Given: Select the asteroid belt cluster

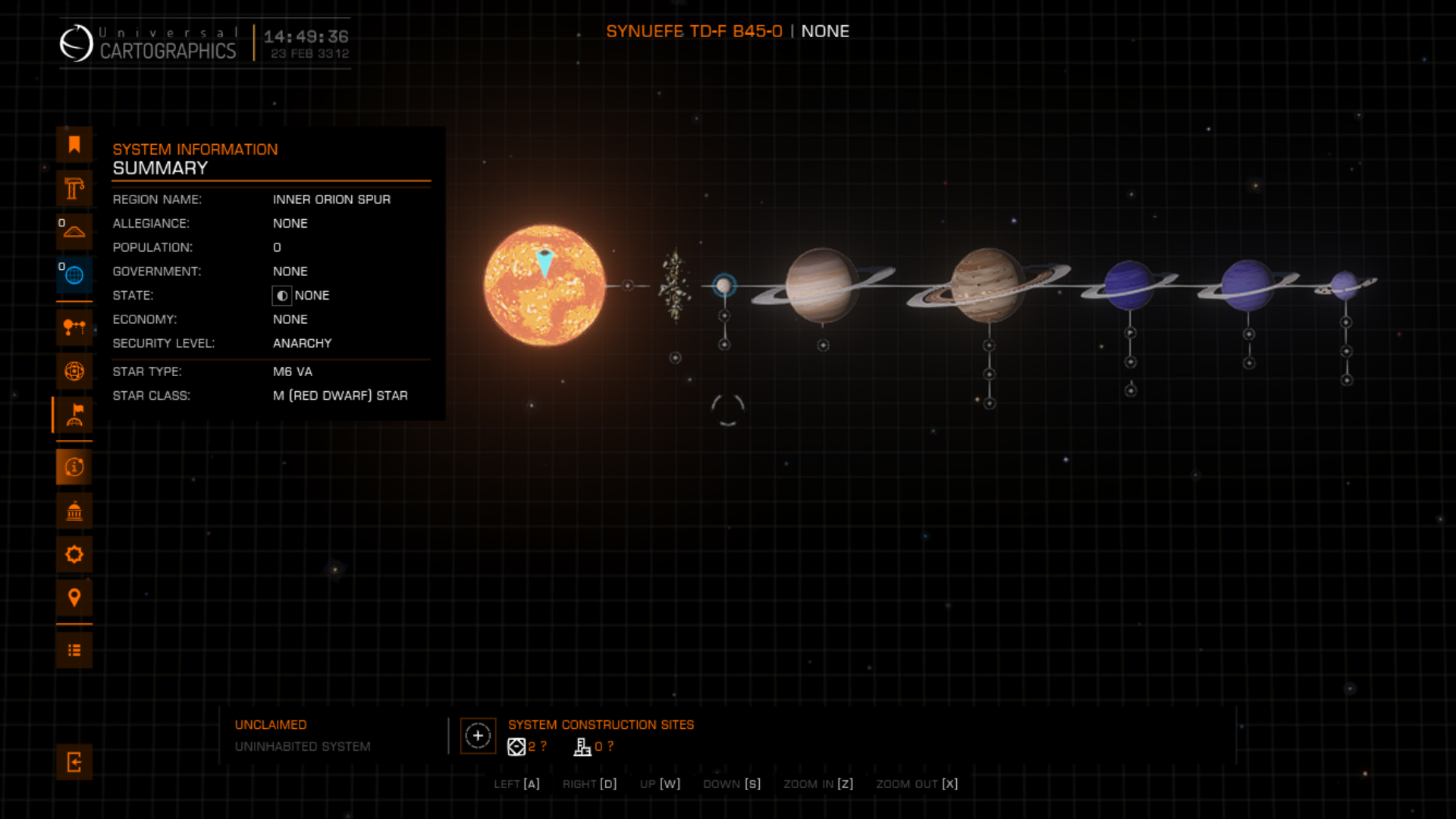Looking at the screenshot, I should [x=674, y=286].
